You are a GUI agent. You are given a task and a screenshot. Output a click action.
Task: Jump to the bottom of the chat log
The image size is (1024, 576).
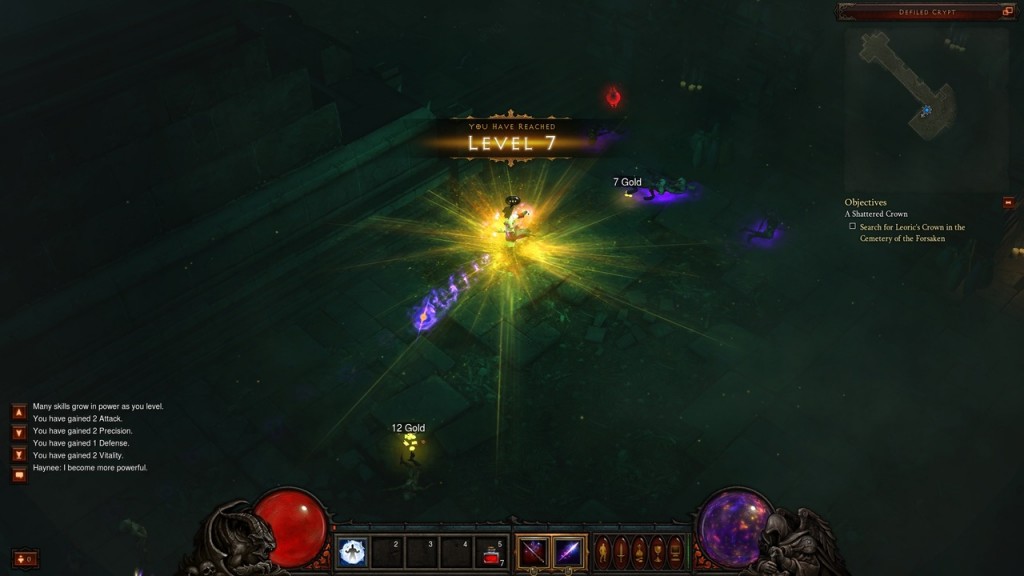(x=19, y=454)
